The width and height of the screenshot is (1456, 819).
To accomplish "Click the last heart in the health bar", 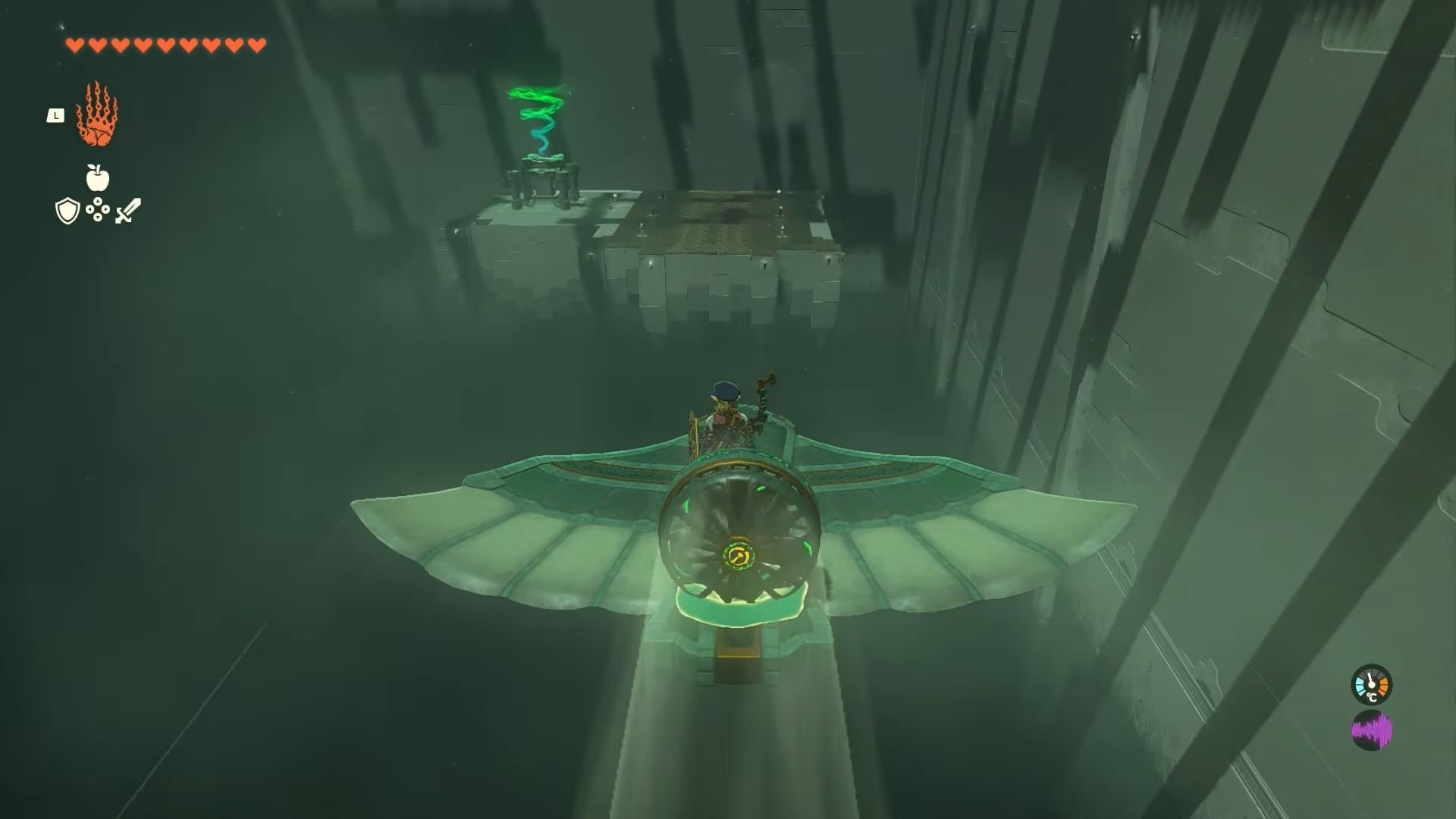I will [256, 45].
